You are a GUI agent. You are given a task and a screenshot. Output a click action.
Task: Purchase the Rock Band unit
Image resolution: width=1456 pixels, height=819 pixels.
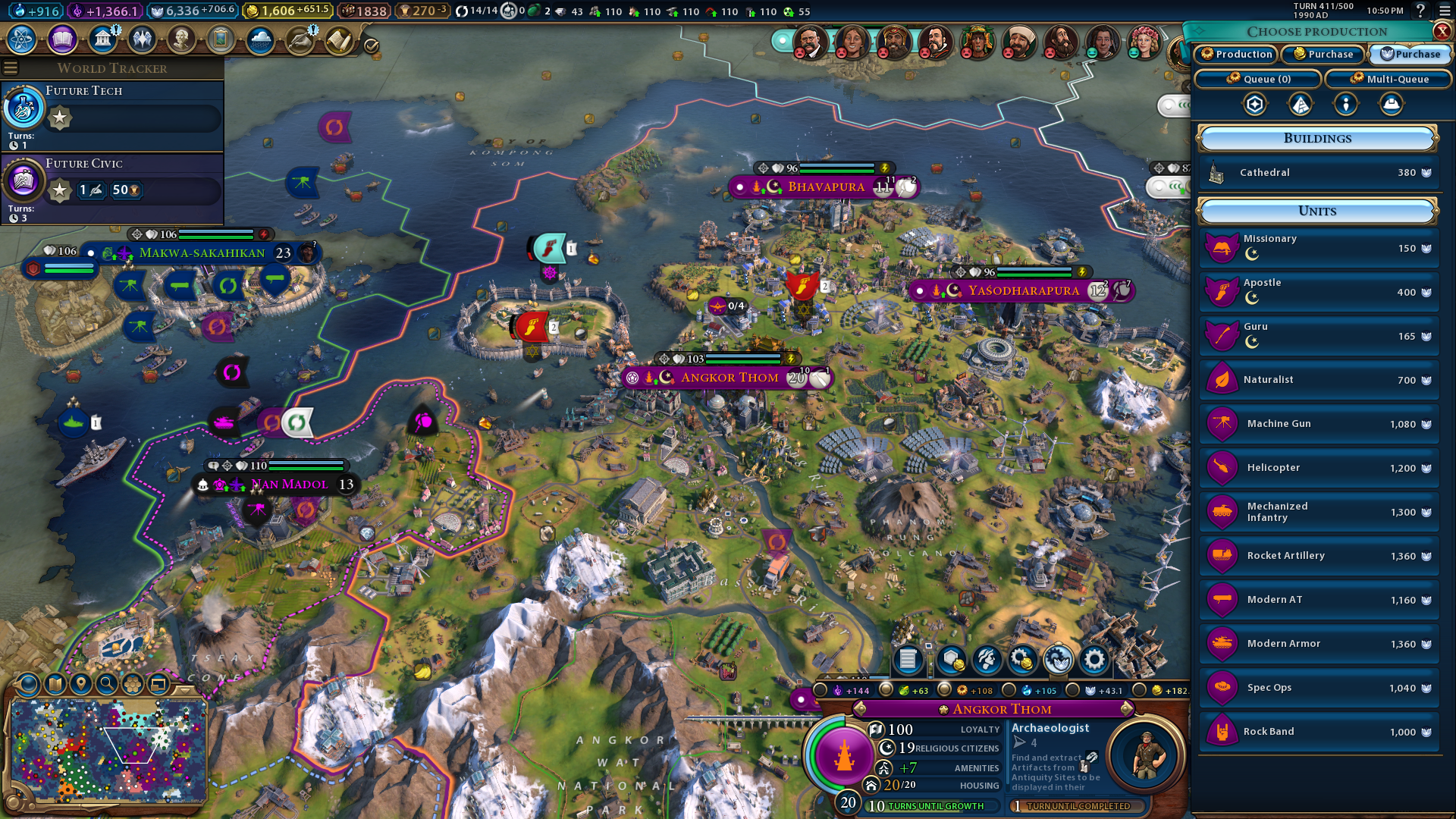[1318, 732]
